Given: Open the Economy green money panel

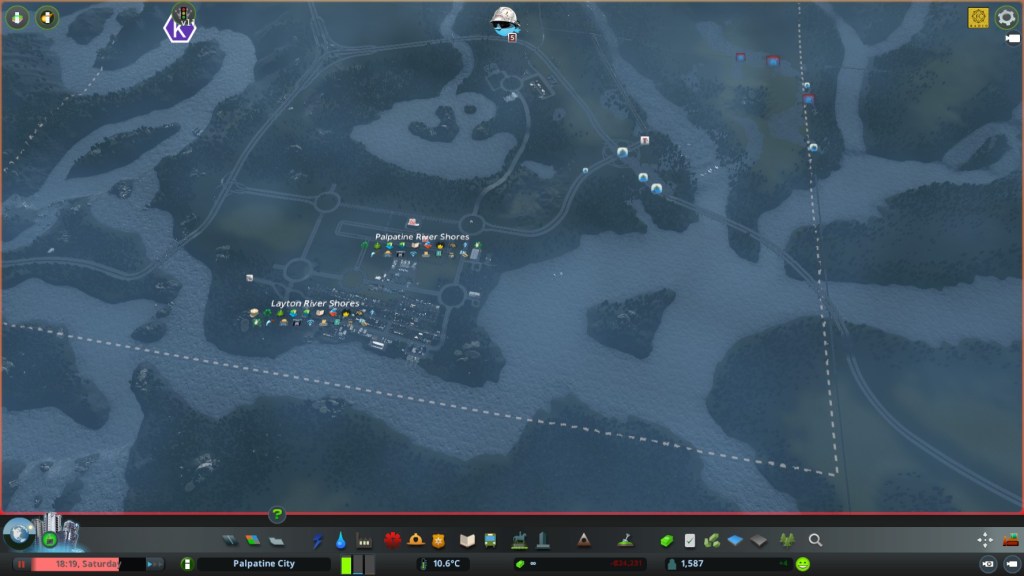Looking at the screenshot, I should 666,540.
